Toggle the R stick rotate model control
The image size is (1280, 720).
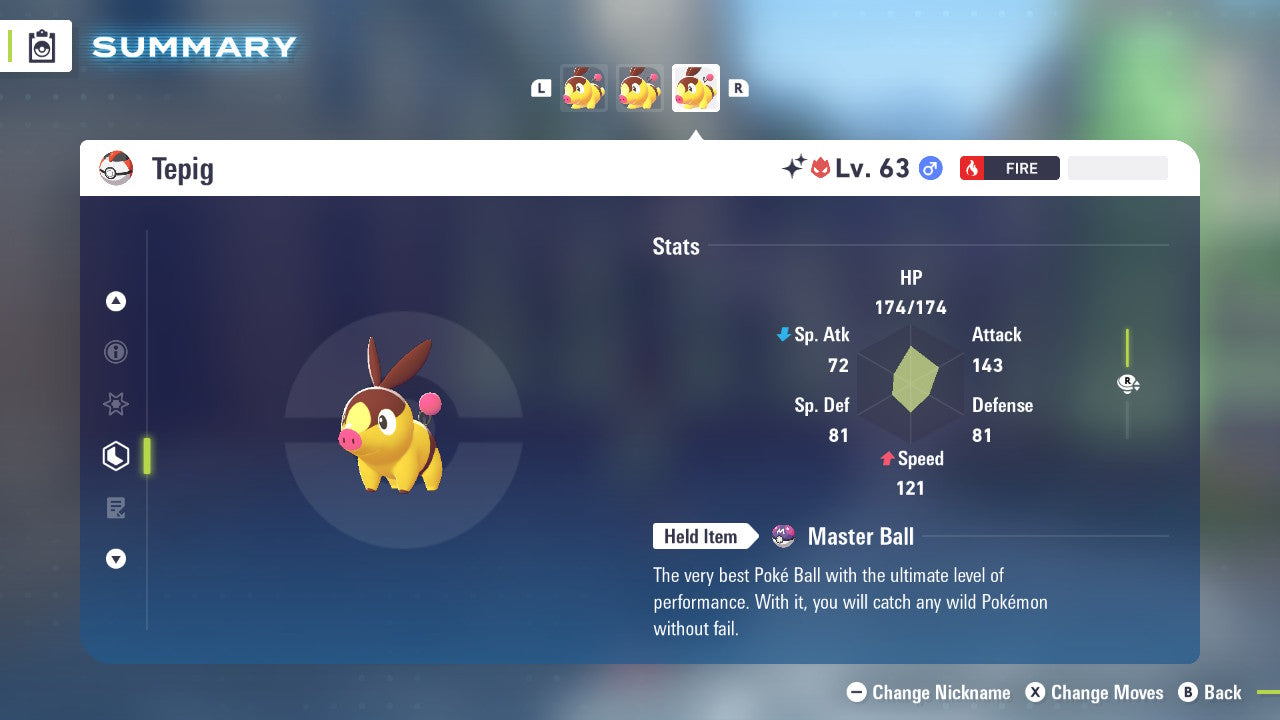tap(1127, 383)
